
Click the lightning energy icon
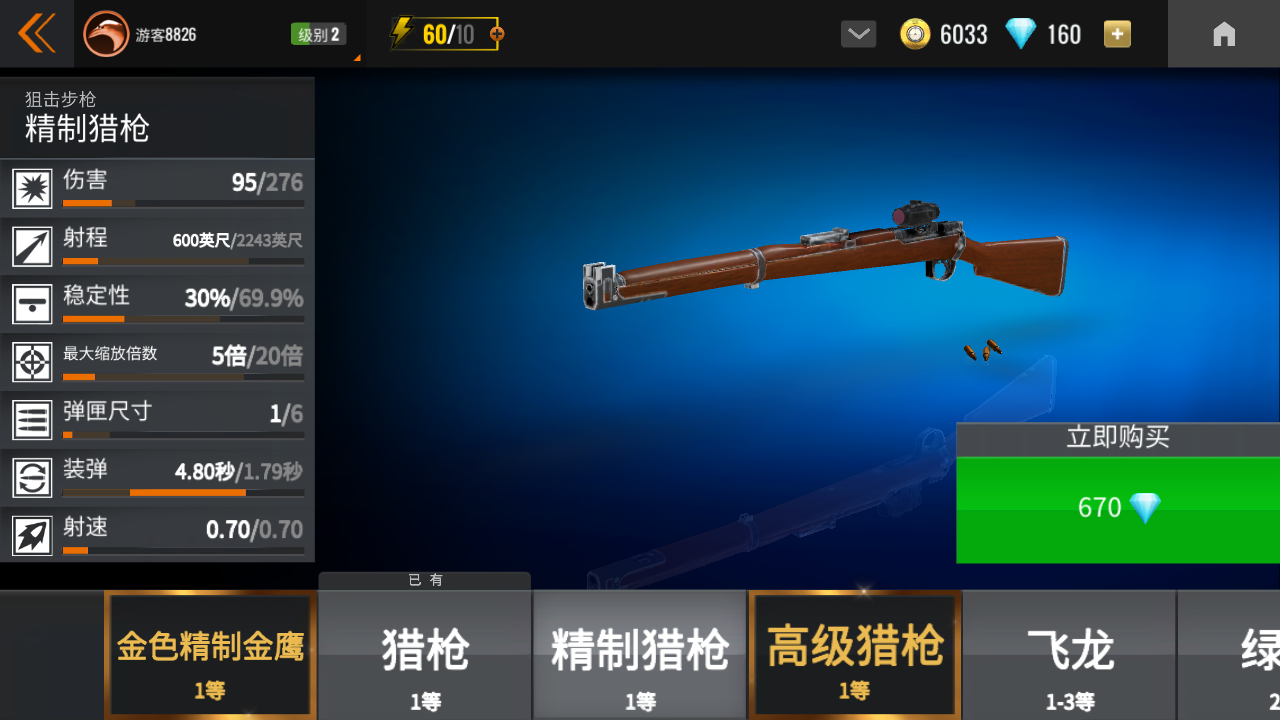(x=404, y=32)
